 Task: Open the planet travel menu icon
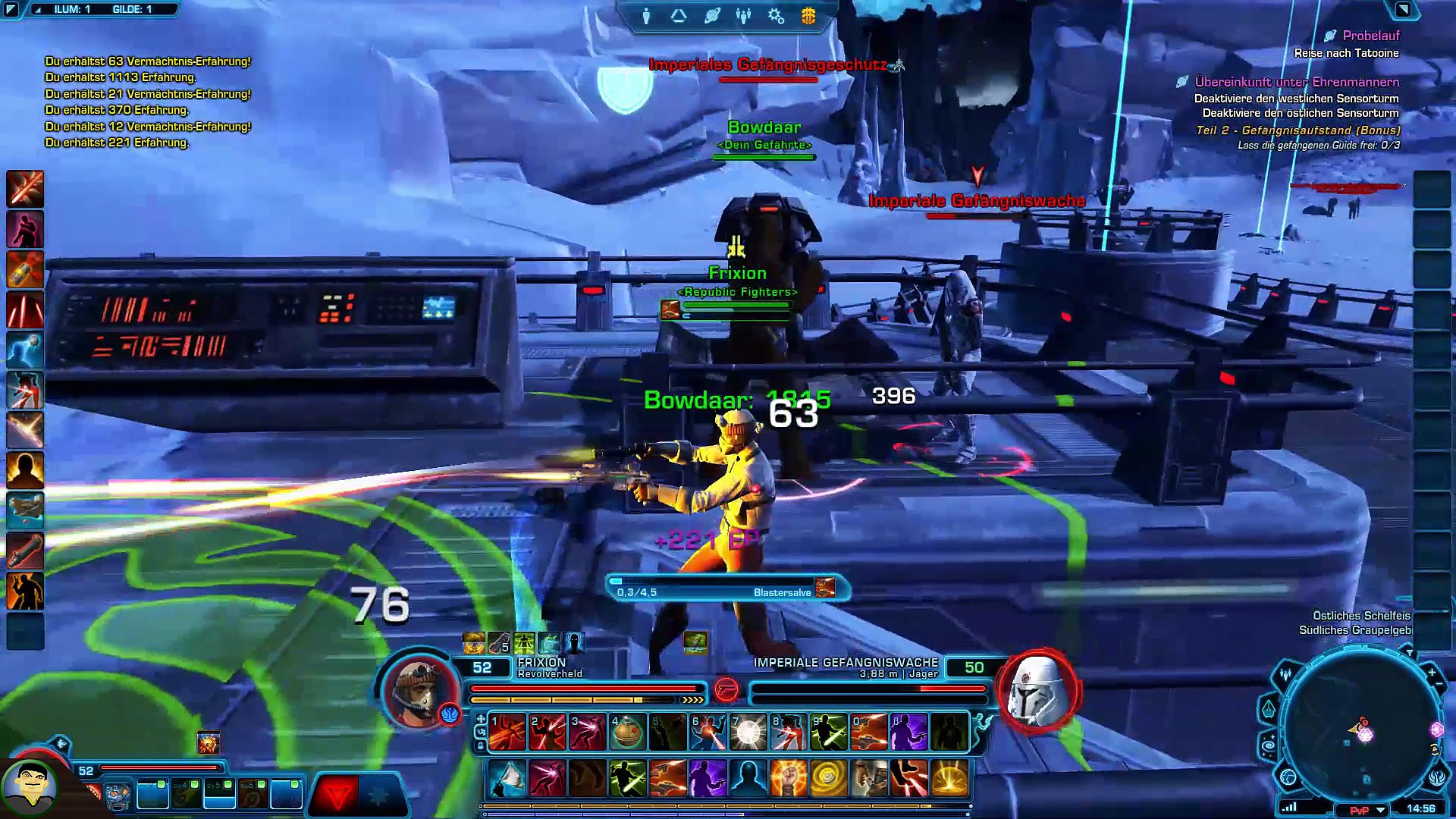(x=711, y=16)
